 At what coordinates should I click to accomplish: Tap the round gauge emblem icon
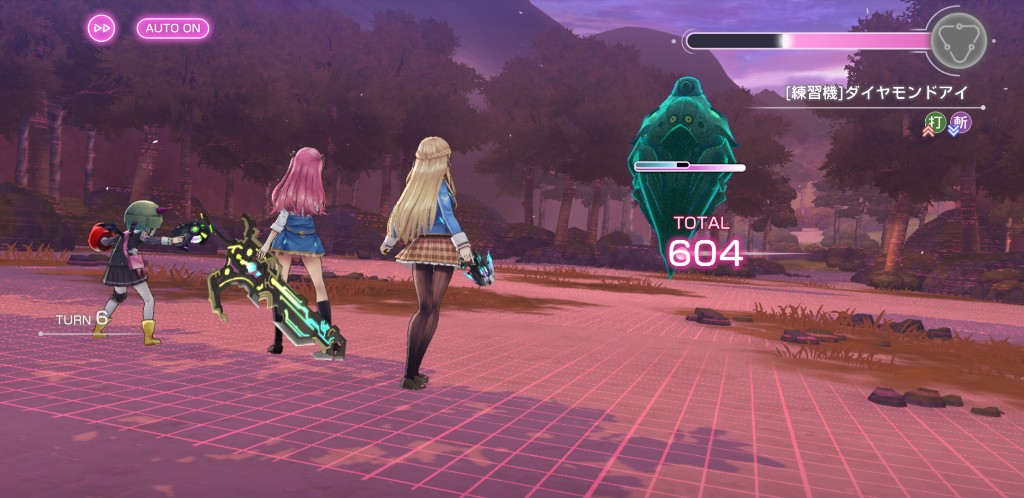(x=957, y=40)
